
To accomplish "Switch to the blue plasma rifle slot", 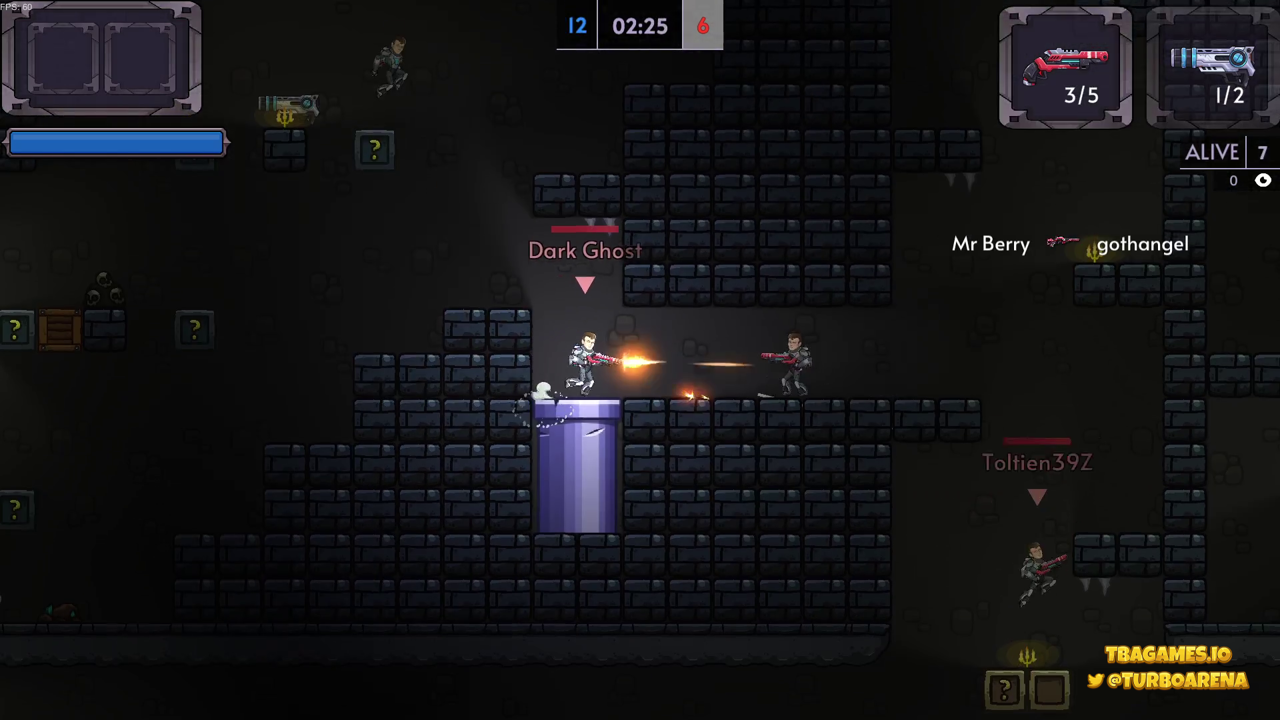I will (1214, 68).
